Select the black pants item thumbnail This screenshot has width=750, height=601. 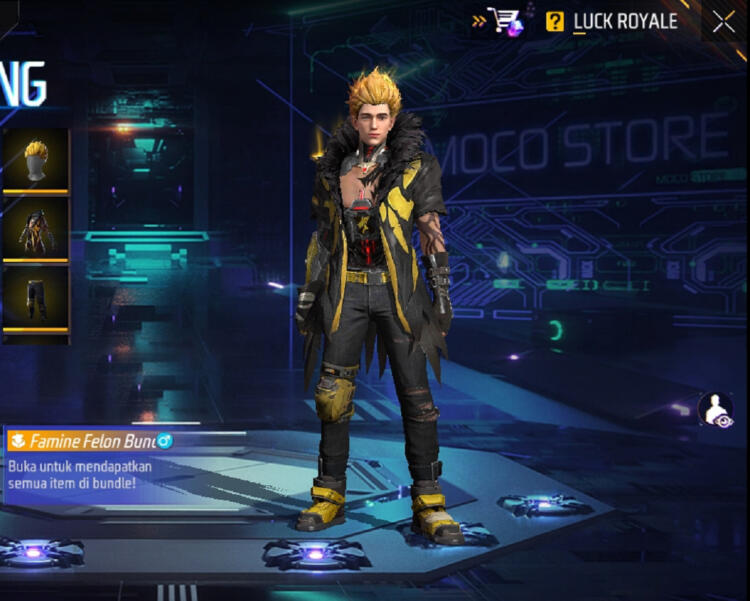pyautogui.click(x=36, y=297)
